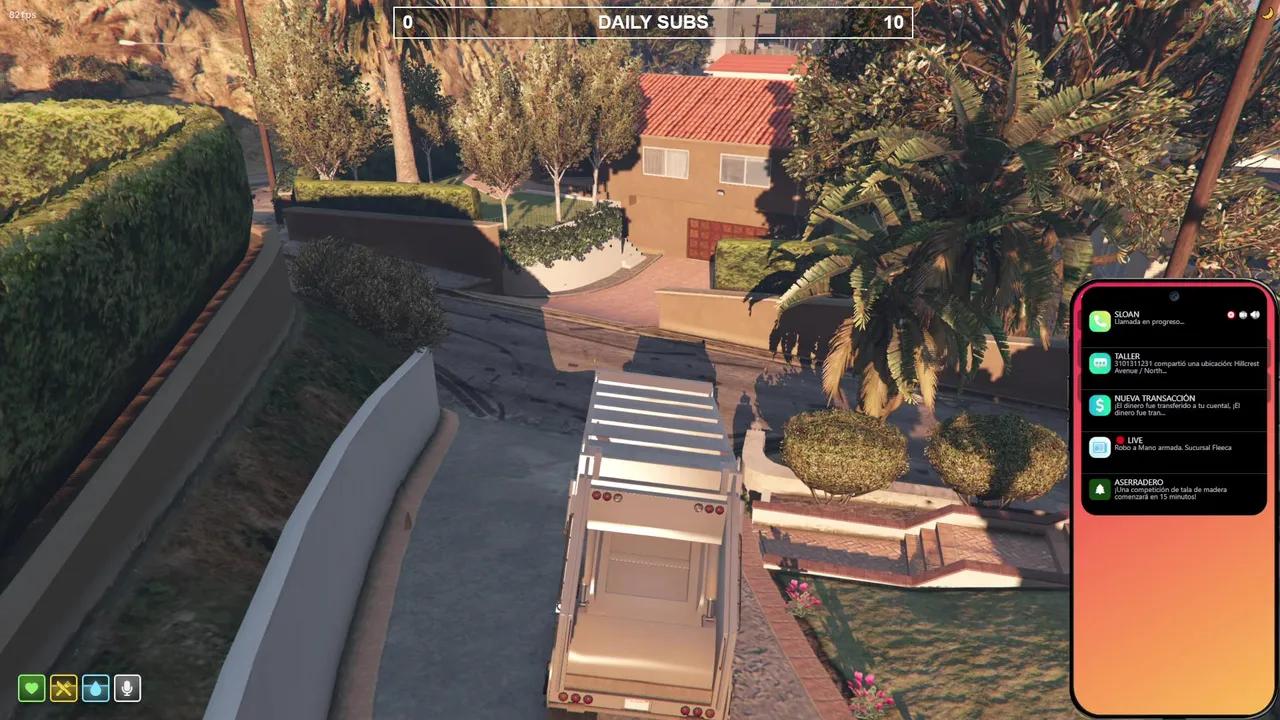Click the thirst water drop HUD icon
Viewport: 1280px width, 720px height.
click(x=96, y=688)
